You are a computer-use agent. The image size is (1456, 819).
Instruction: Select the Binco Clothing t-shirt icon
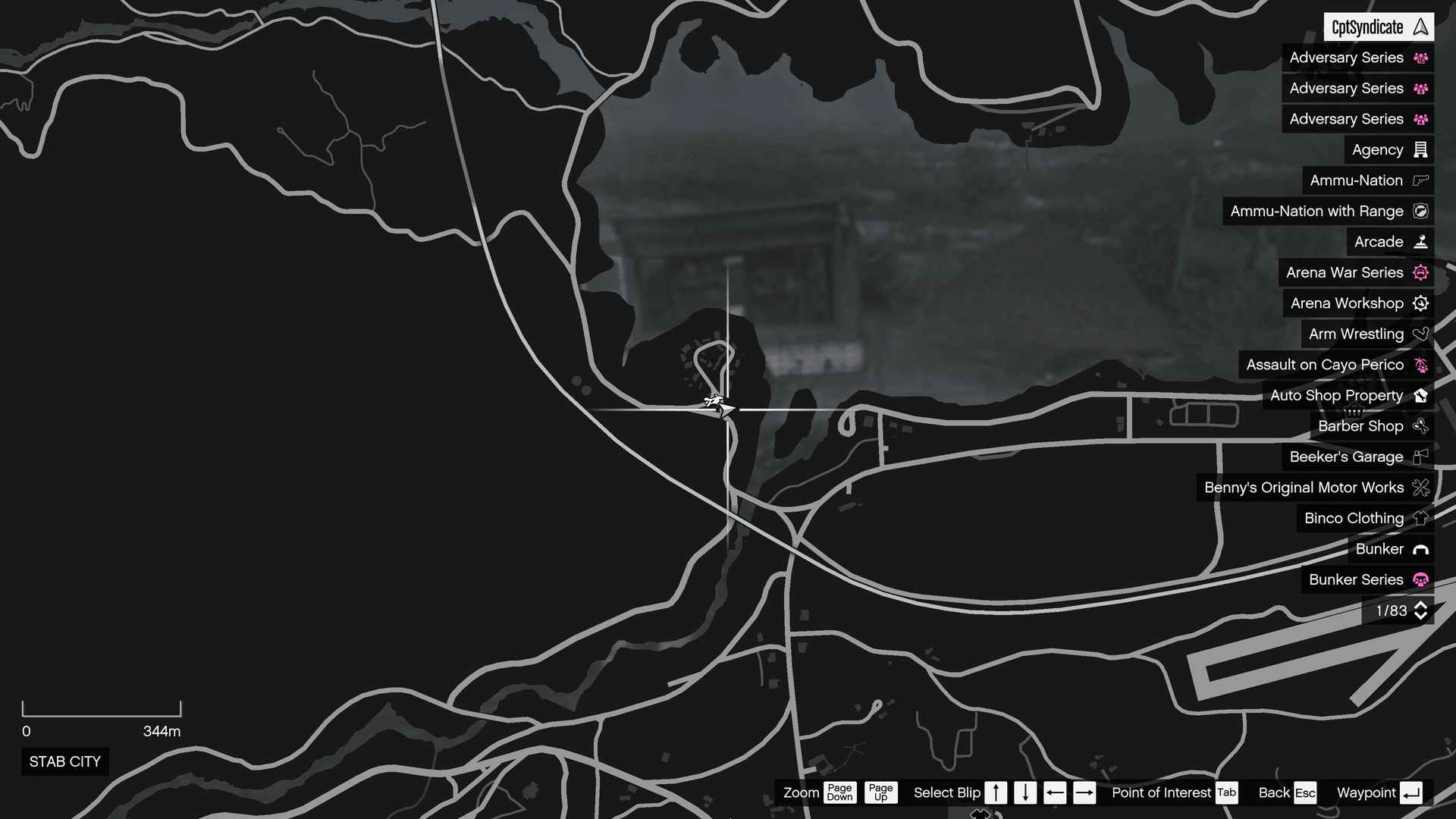(x=1420, y=518)
